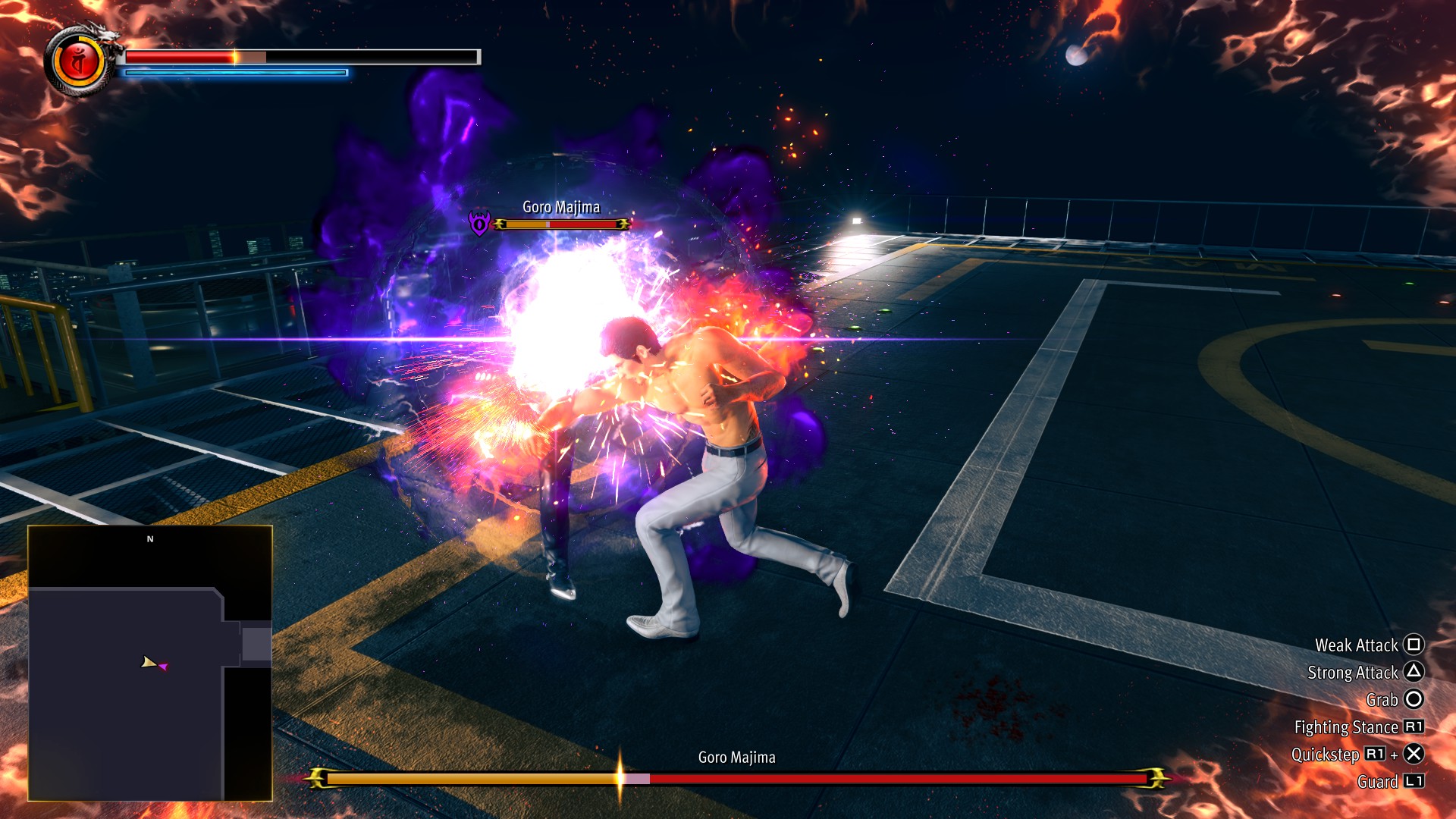Click the minimap in the corner
Screen dimensions: 1456x819
point(150,662)
